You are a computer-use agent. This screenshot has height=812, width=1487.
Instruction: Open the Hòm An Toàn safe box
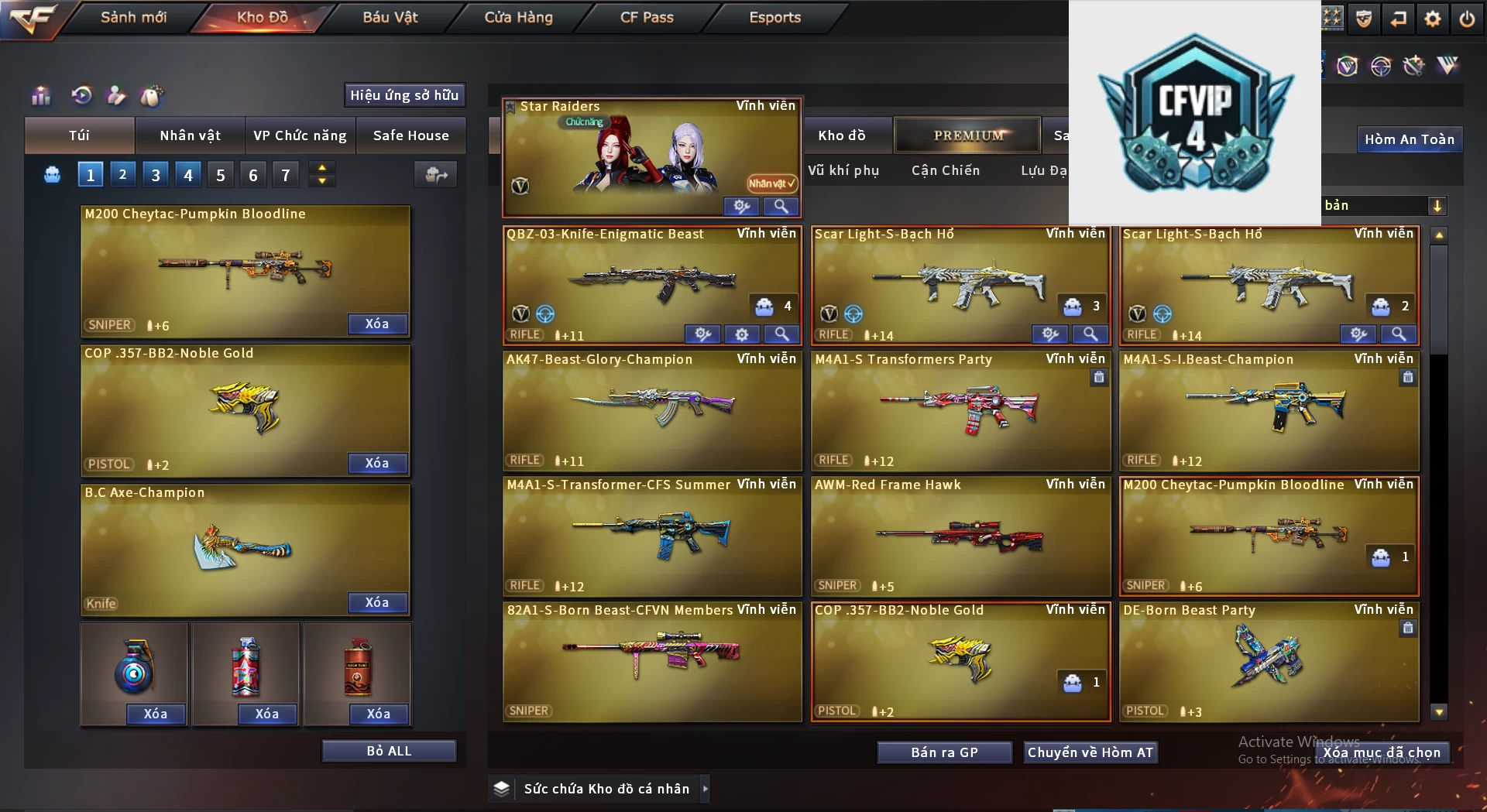(1409, 139)
